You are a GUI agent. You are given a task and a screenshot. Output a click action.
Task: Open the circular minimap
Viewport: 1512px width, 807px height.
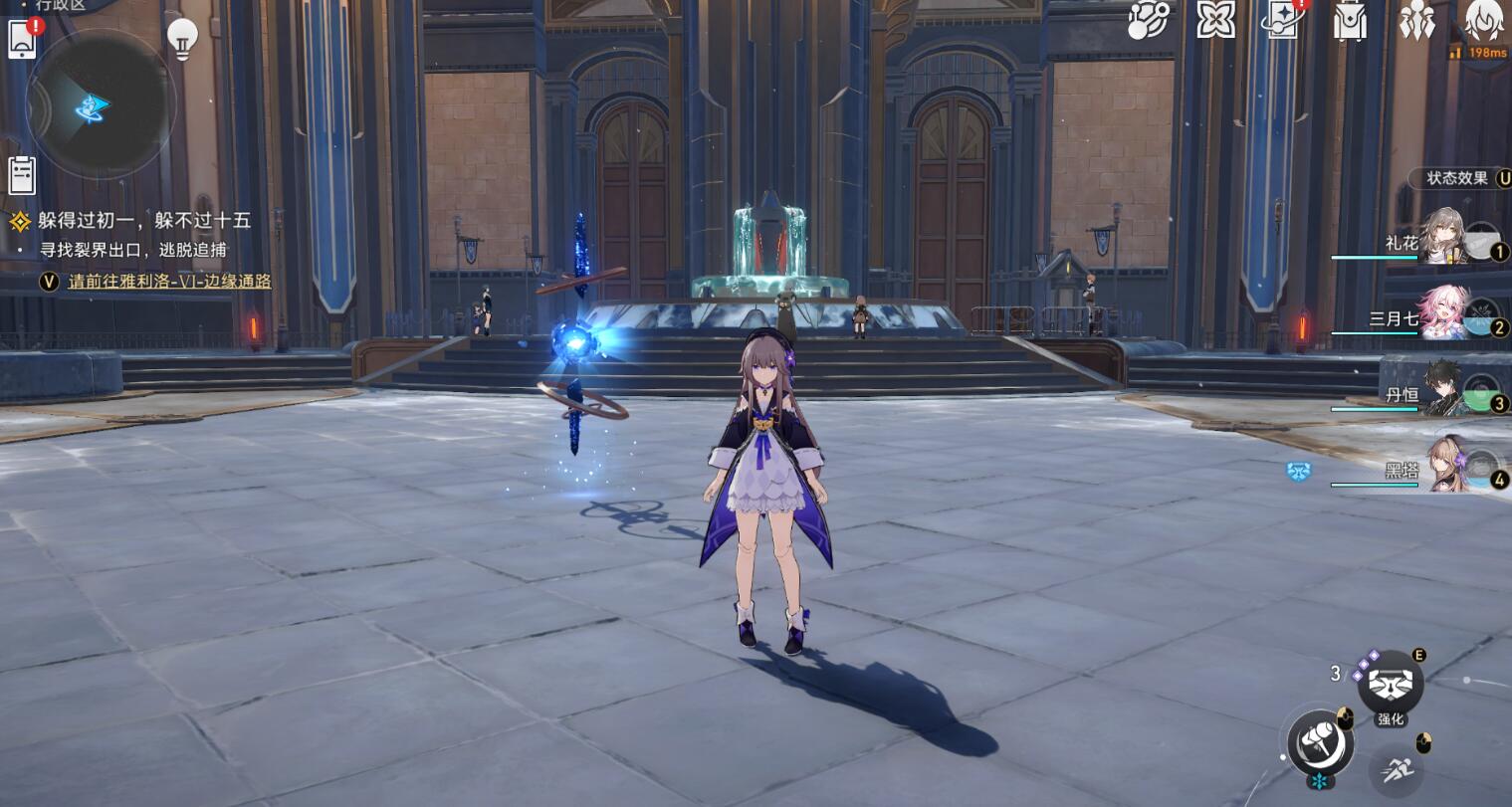point(100,105)
